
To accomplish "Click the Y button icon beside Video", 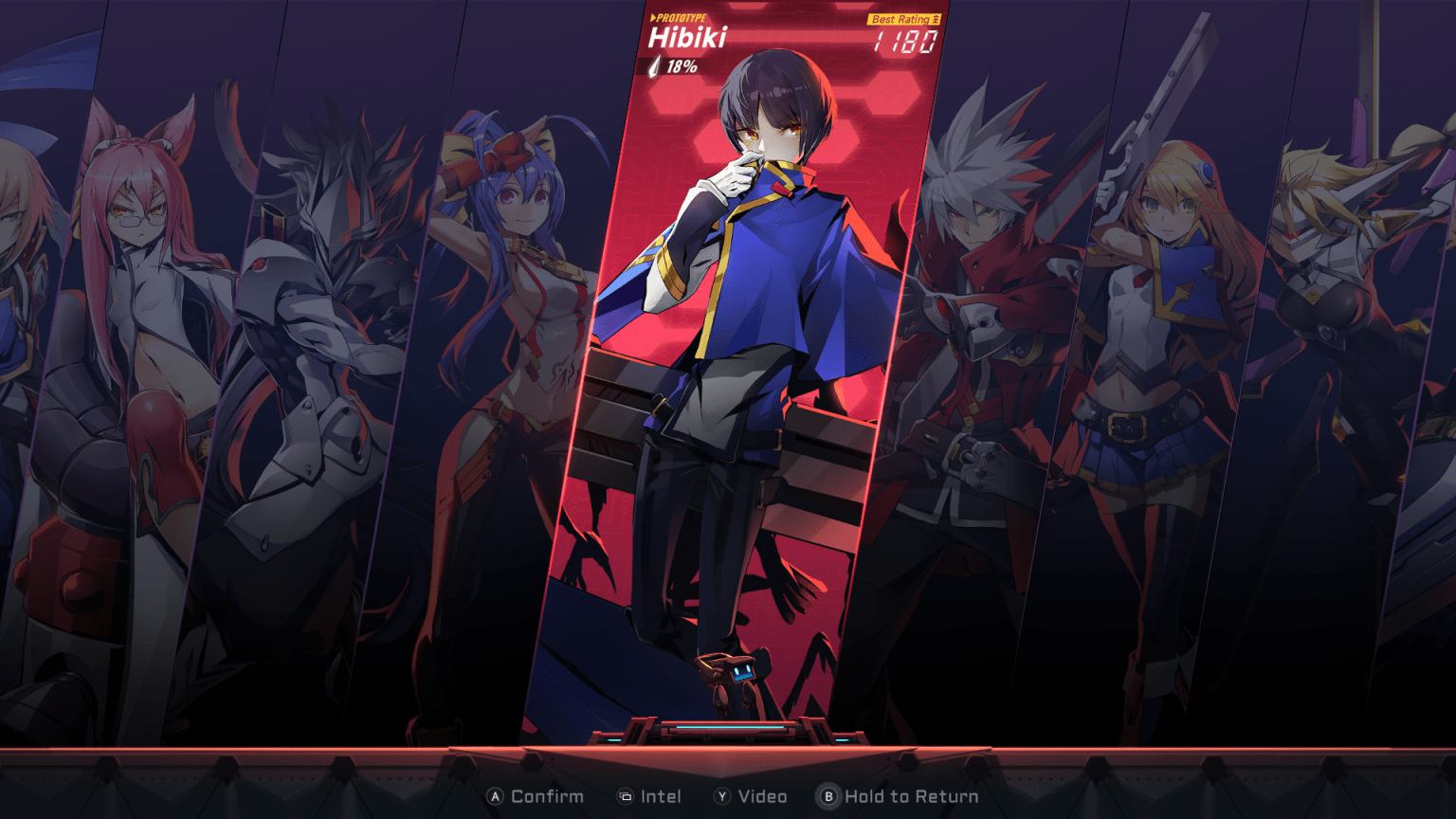I will 724,797.
